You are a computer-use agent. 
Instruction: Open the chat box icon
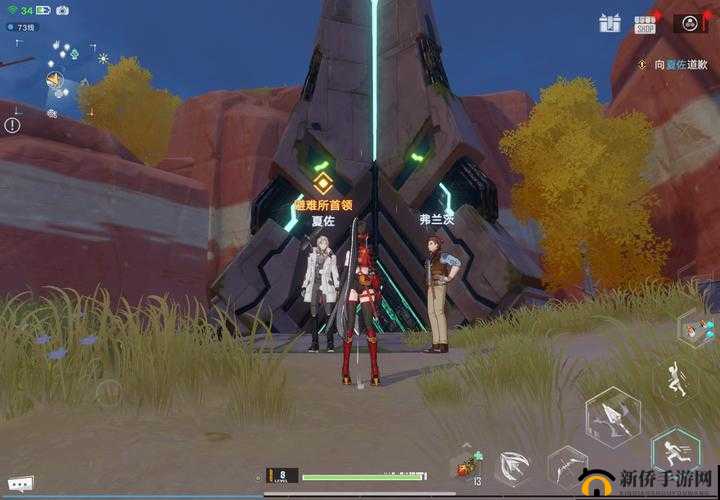[19, 483]
